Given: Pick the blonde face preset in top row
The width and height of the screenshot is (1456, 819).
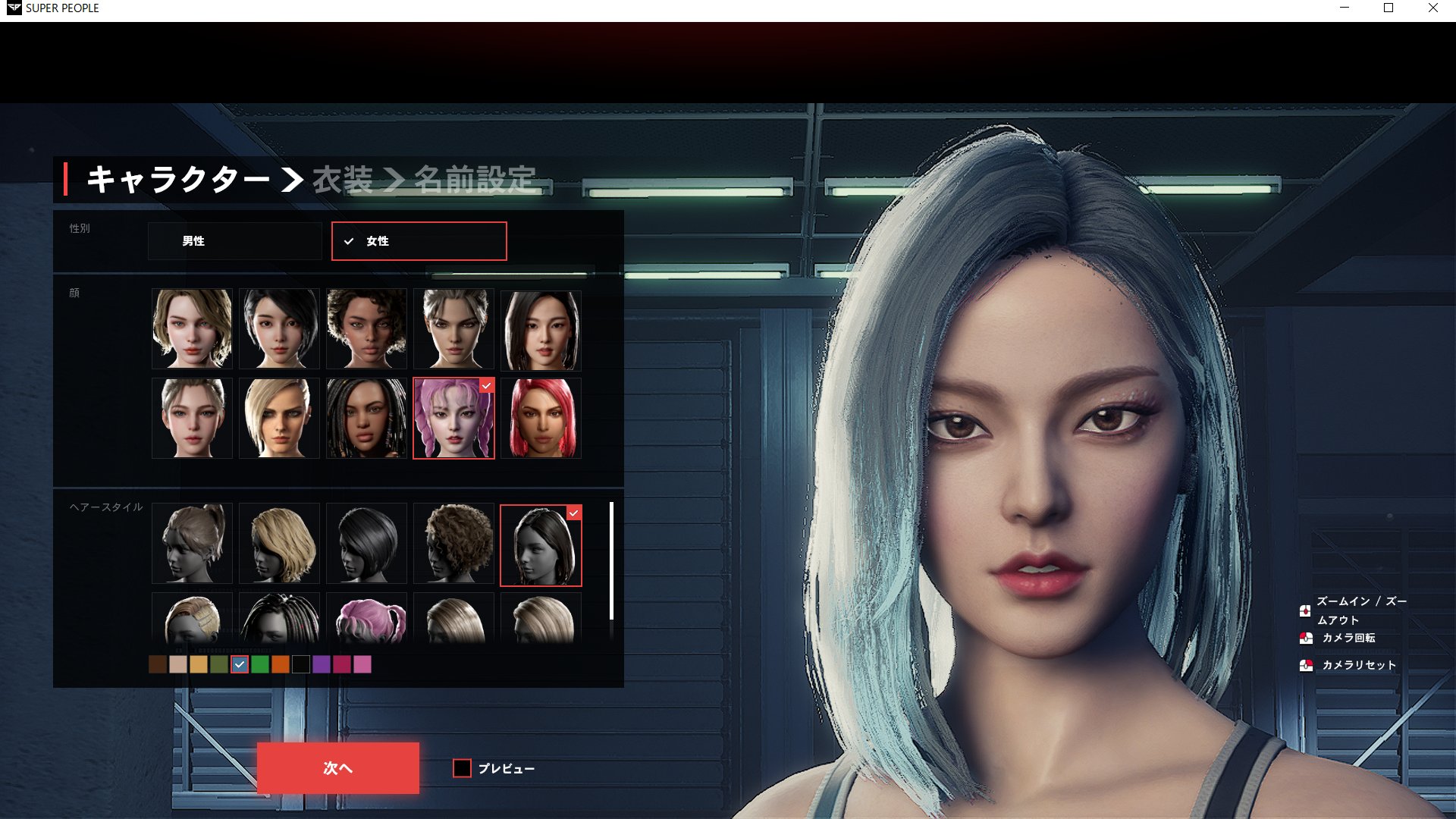Looking at the screenshot, I should [192, 329].
